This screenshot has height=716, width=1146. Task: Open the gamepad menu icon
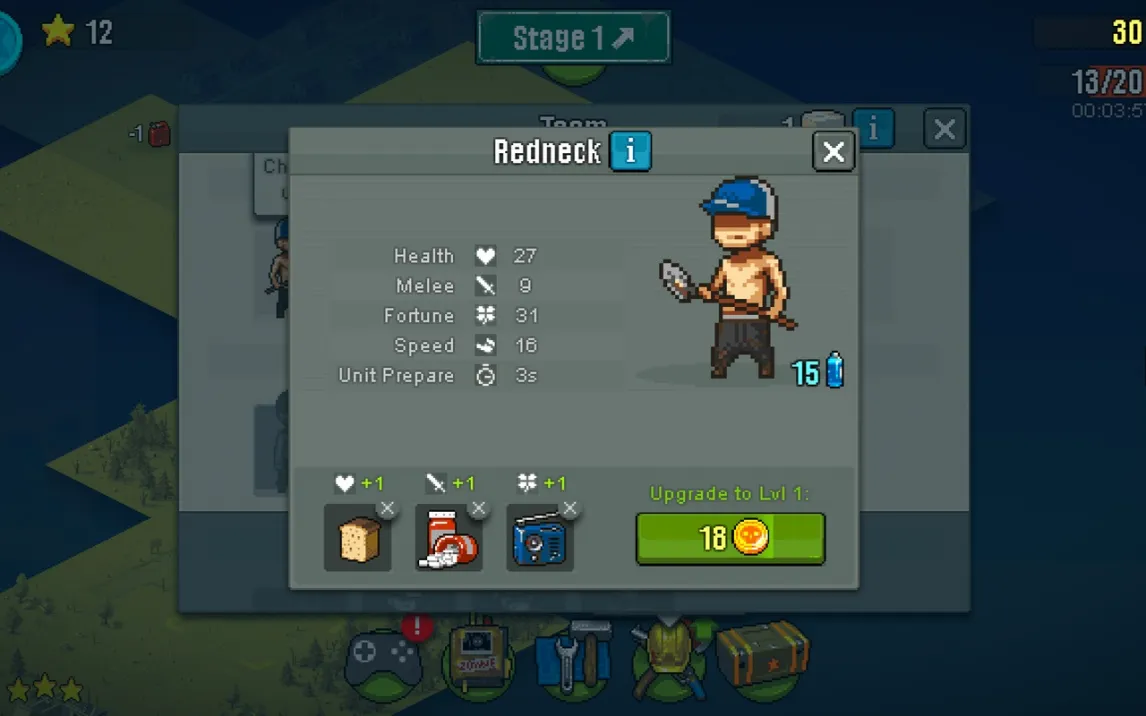click(x=383, y=660)
